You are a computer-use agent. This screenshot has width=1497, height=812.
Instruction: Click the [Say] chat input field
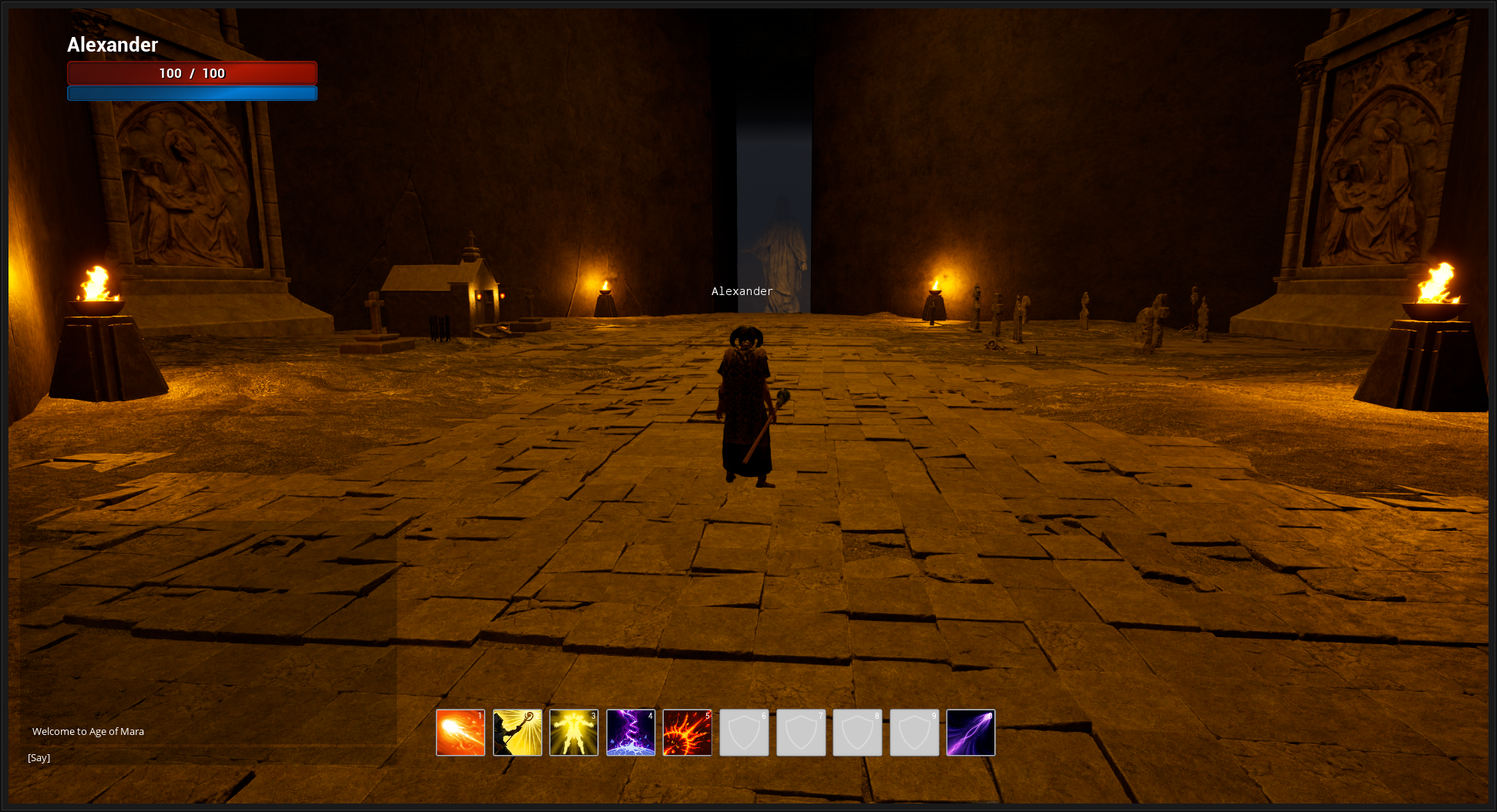pos(39,757)
